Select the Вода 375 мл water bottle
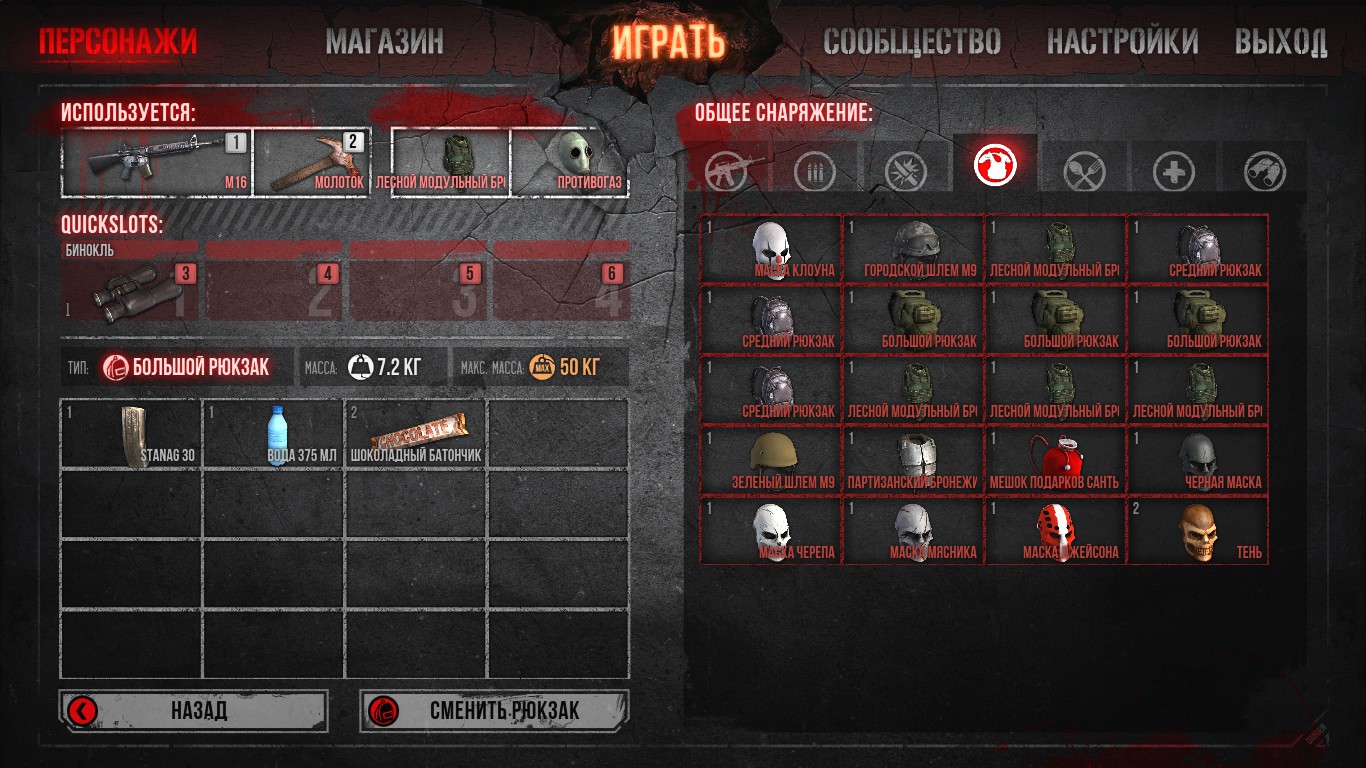1366x768 pixels. pos(274,434)
